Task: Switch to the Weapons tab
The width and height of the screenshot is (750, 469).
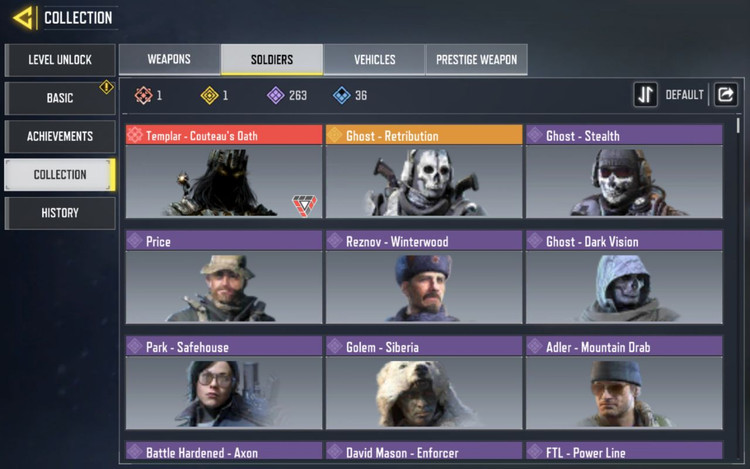Action: tap(169, 60)
